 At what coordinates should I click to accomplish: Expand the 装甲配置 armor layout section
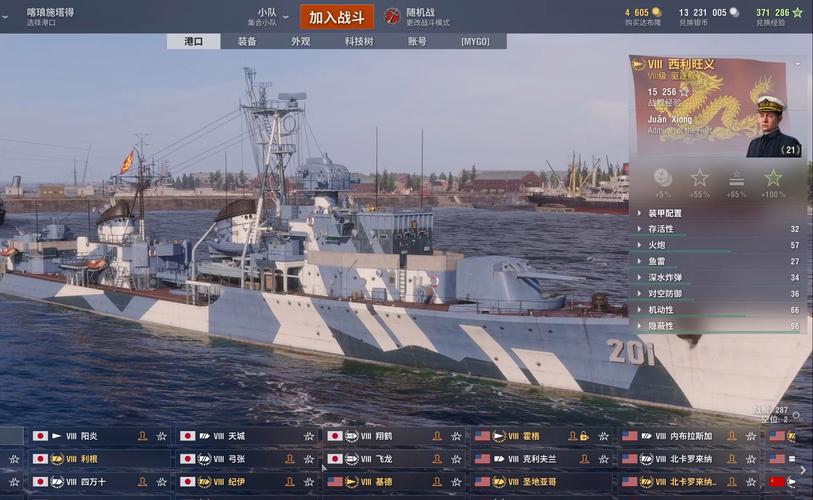[665, 213]
